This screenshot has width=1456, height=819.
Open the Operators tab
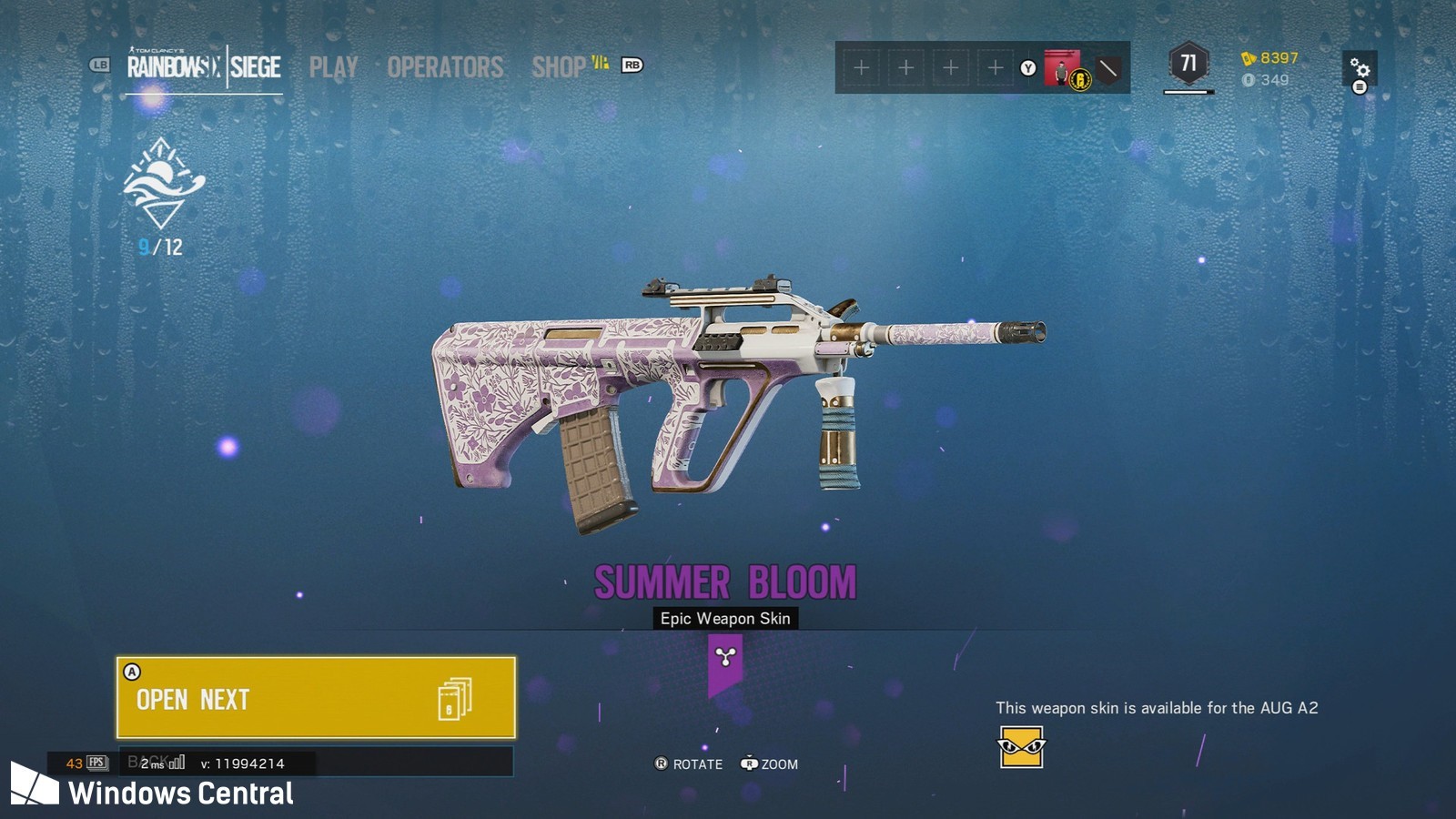445,67
